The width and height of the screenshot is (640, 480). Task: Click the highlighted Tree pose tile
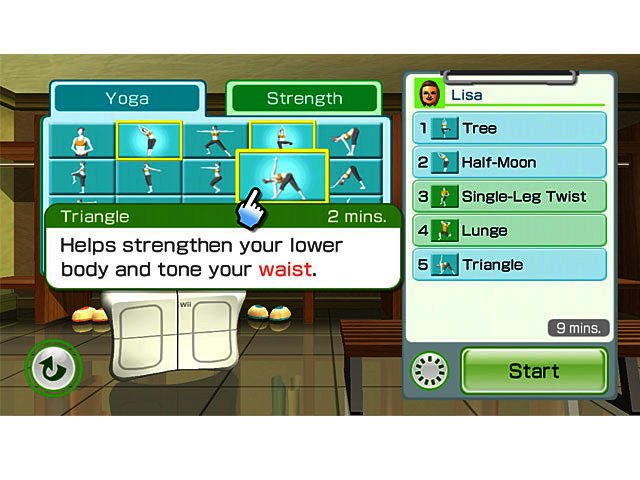282,134
